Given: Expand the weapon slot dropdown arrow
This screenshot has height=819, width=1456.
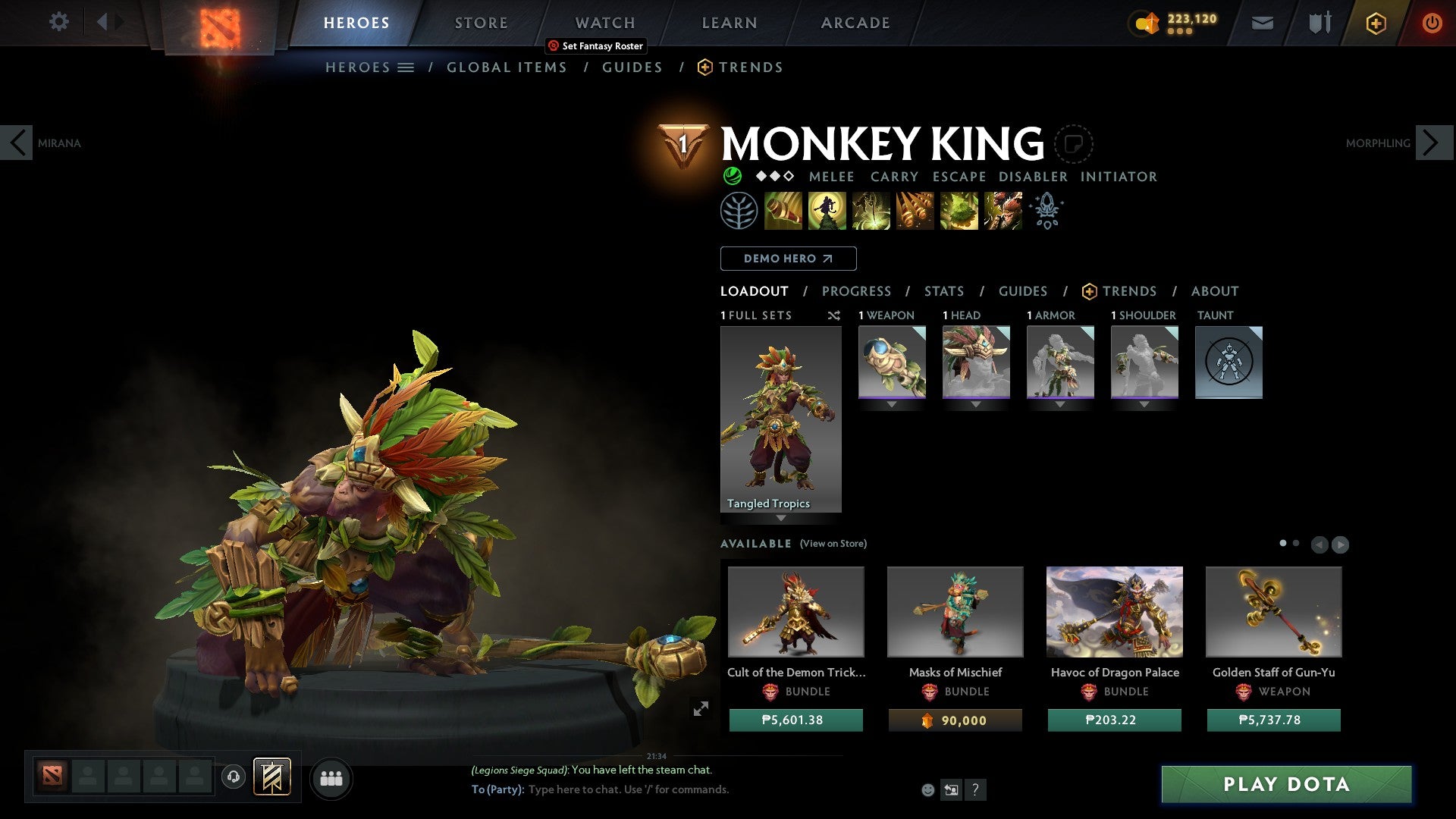Looking at the screenshot, I should [x=892, y=403].
